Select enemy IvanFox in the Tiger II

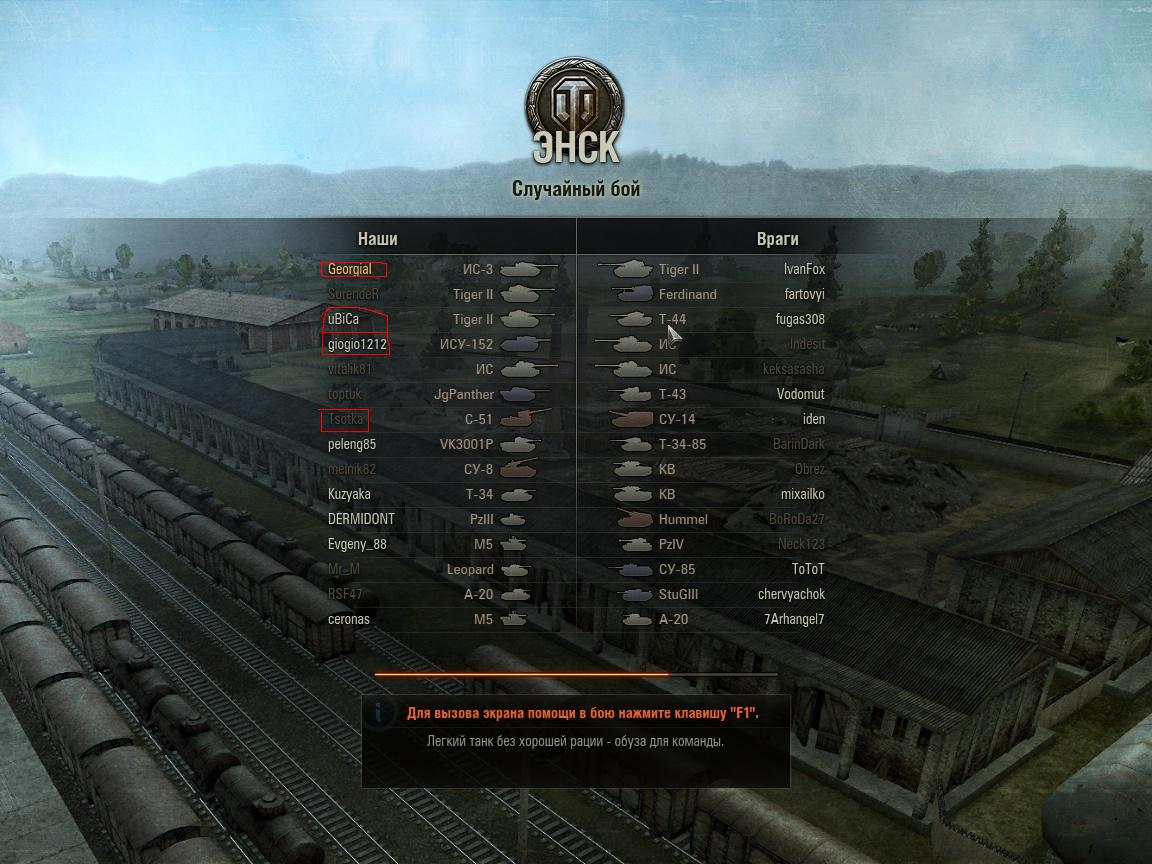pyautogui.click(x=804, y=269)
